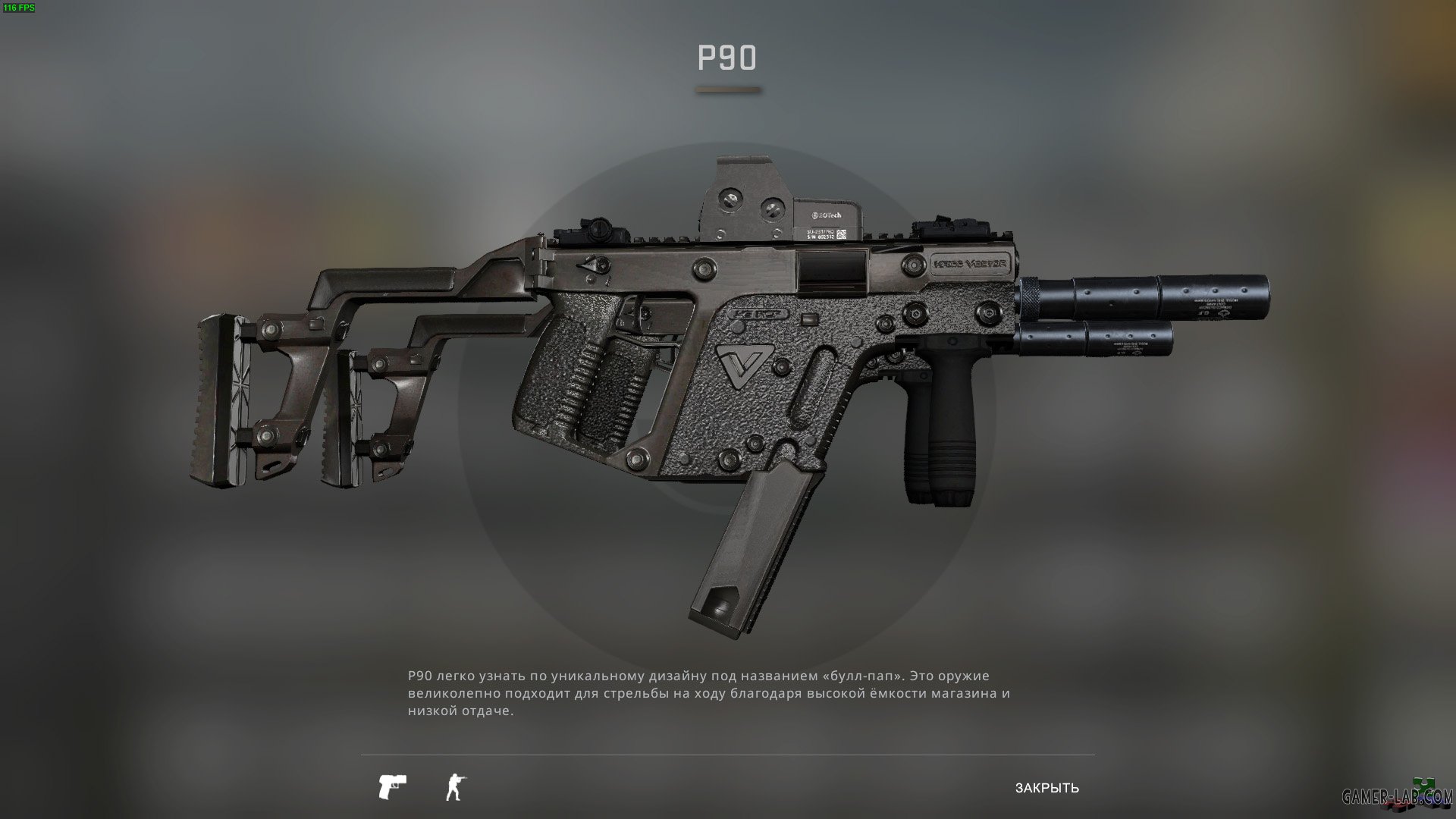1456x819 pixels.
Task: Toggle the 116 FPS counter overlay
Action: (x=20, y=8)
